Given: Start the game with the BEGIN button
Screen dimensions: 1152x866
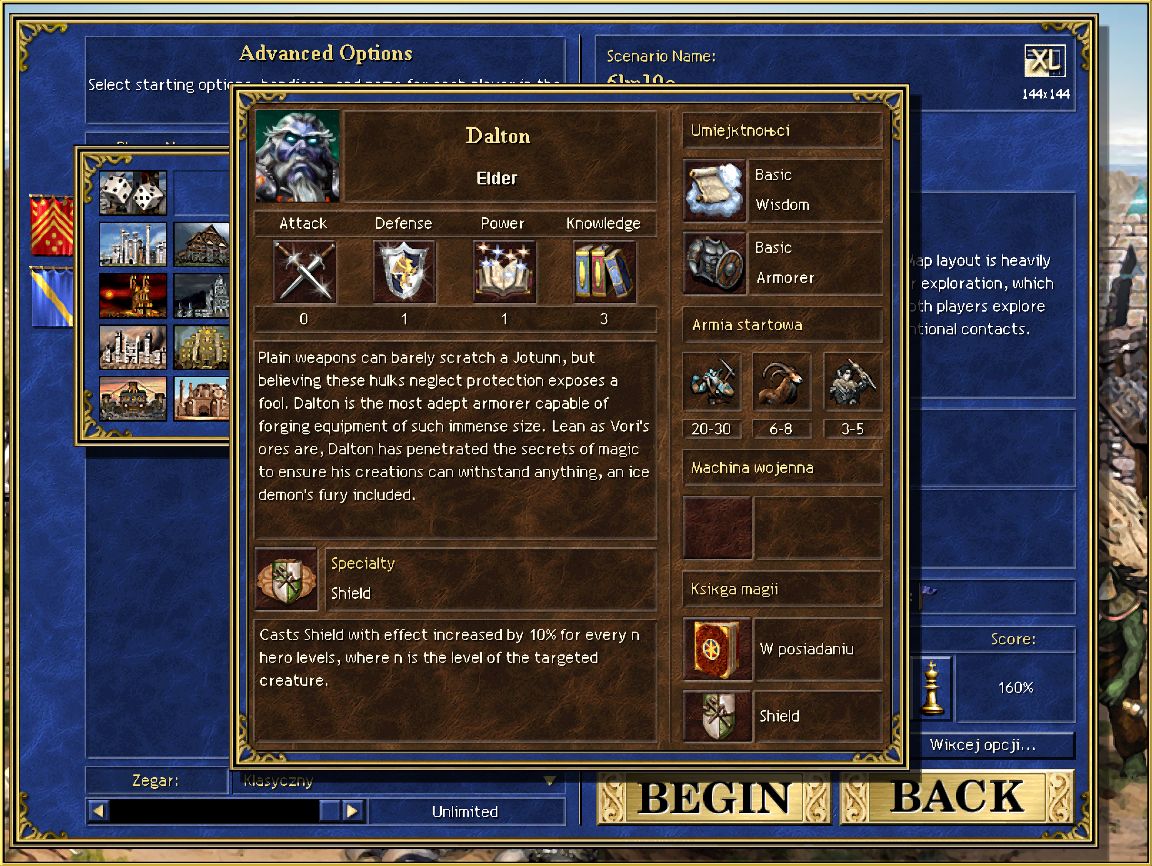Looking at the screenshot, I should (x=713, y=797).
